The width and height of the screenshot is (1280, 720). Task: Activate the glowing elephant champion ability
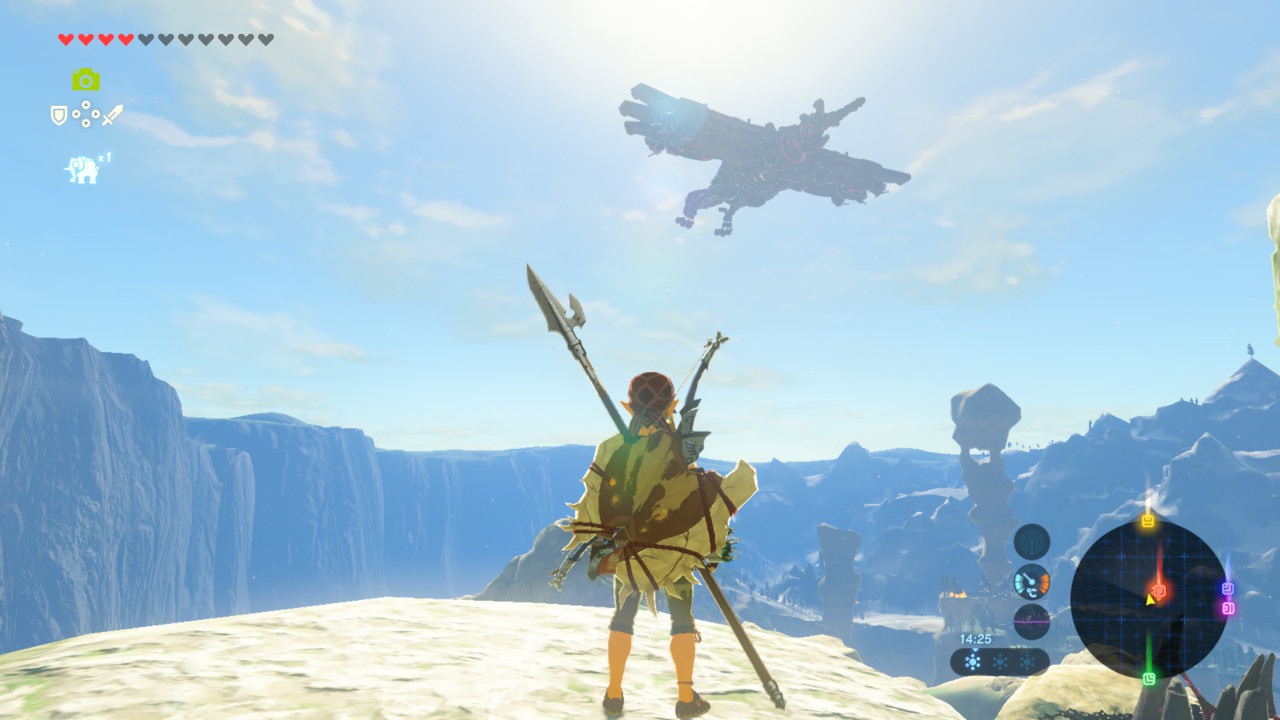tap(83, 169)
